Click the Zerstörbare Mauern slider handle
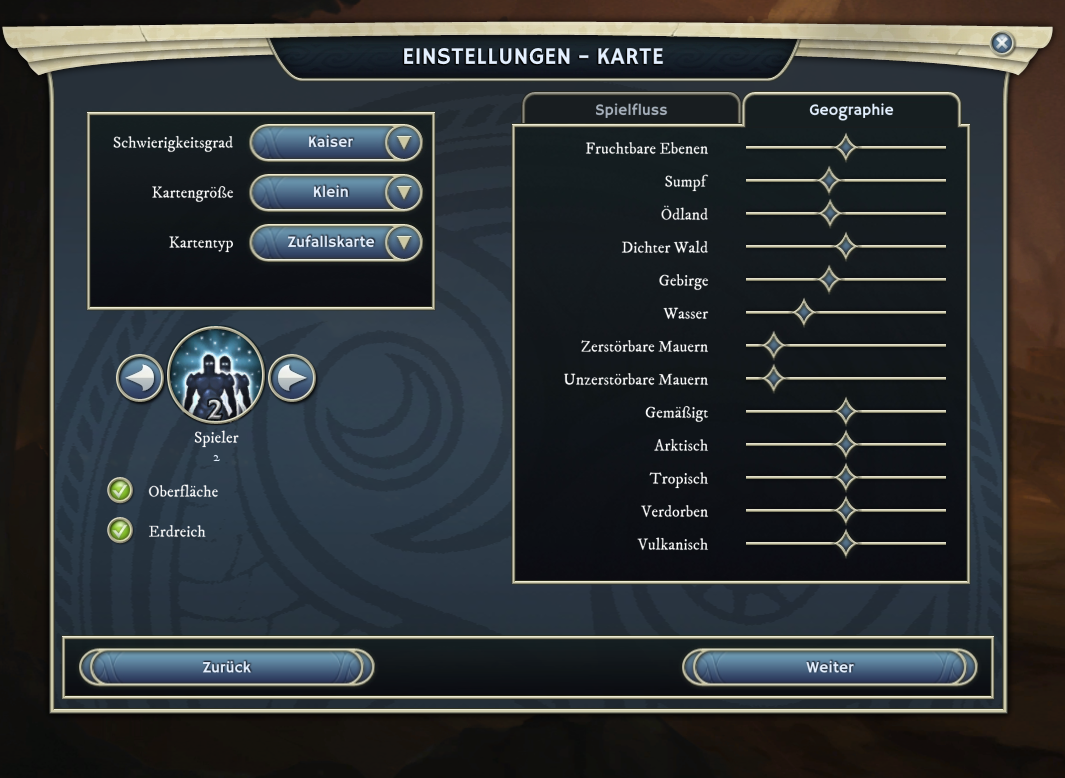This screenshot has width=1065, height=778. 773,346
